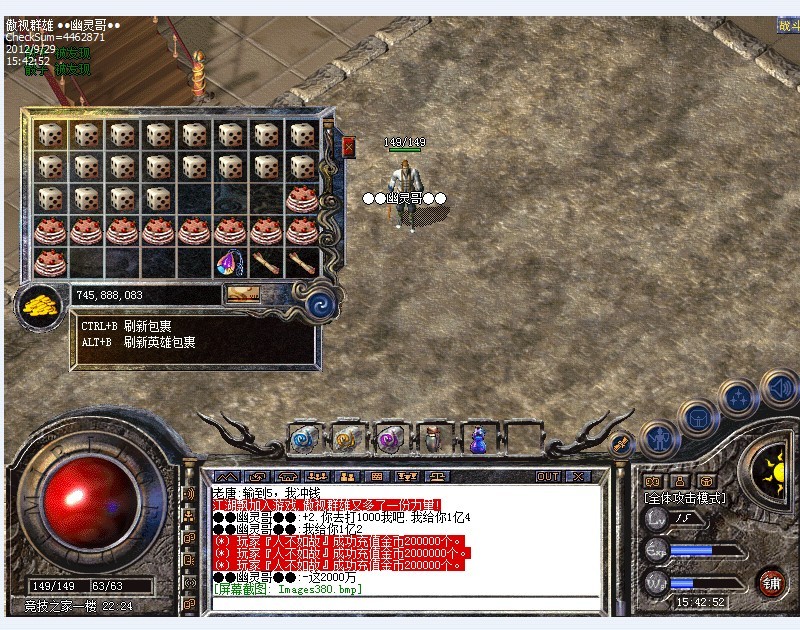This screenshot has width=800, height=630.
Task: Use the red jar in quick belt
Action: (x=433, y=437)
